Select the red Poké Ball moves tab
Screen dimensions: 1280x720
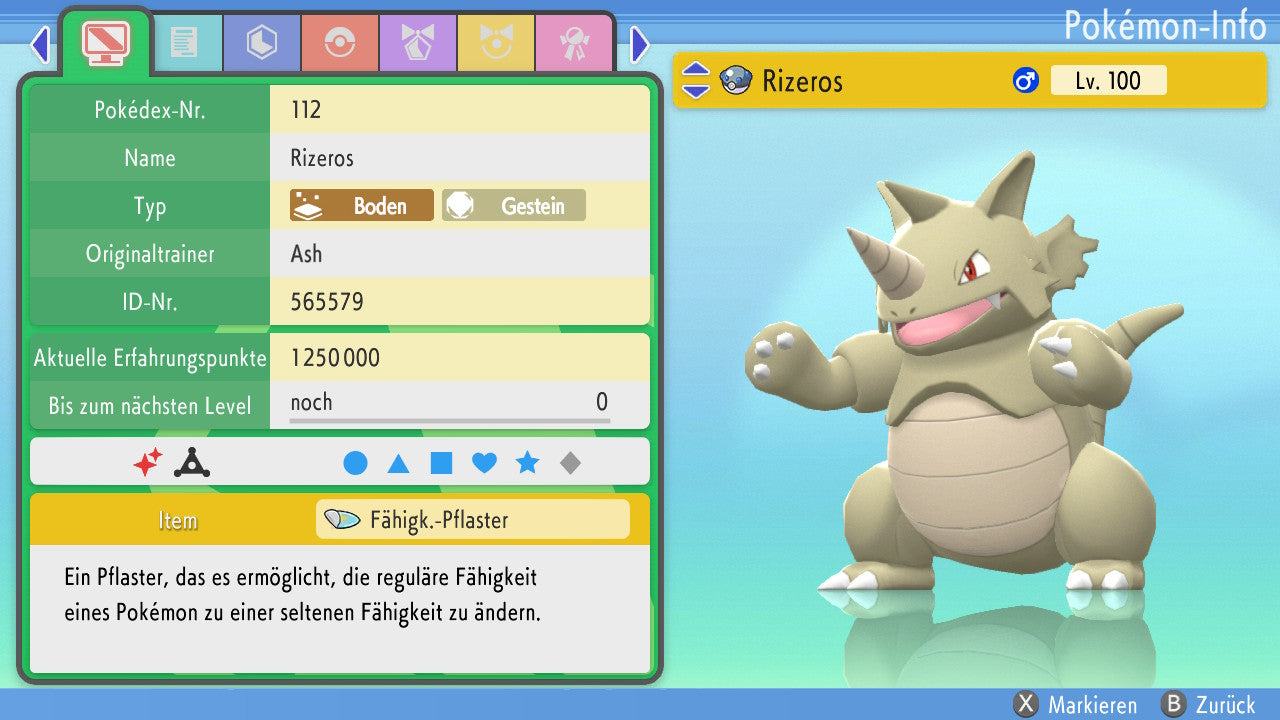coord(339,43)
